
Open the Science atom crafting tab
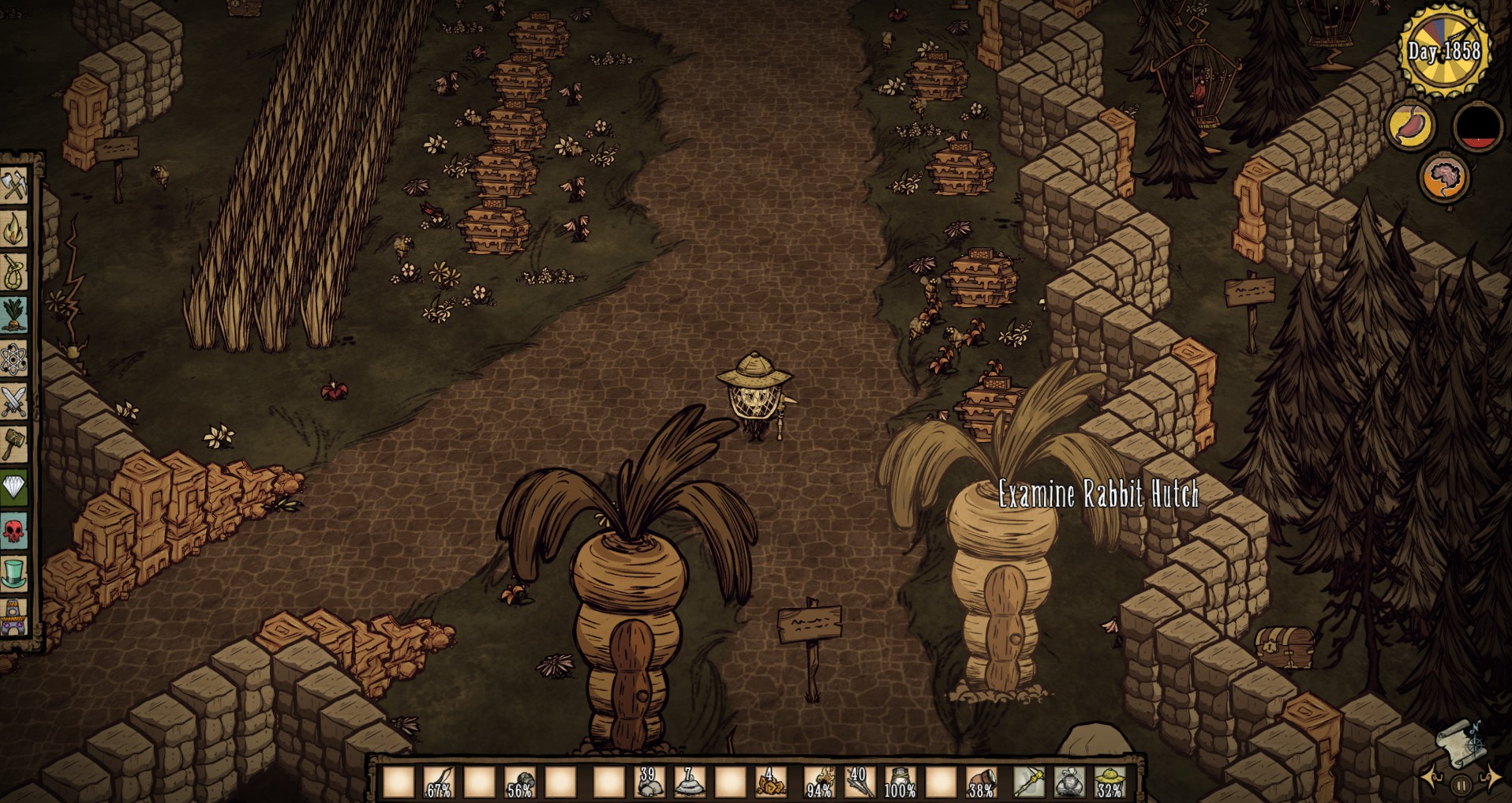click(x=14, y=358)
